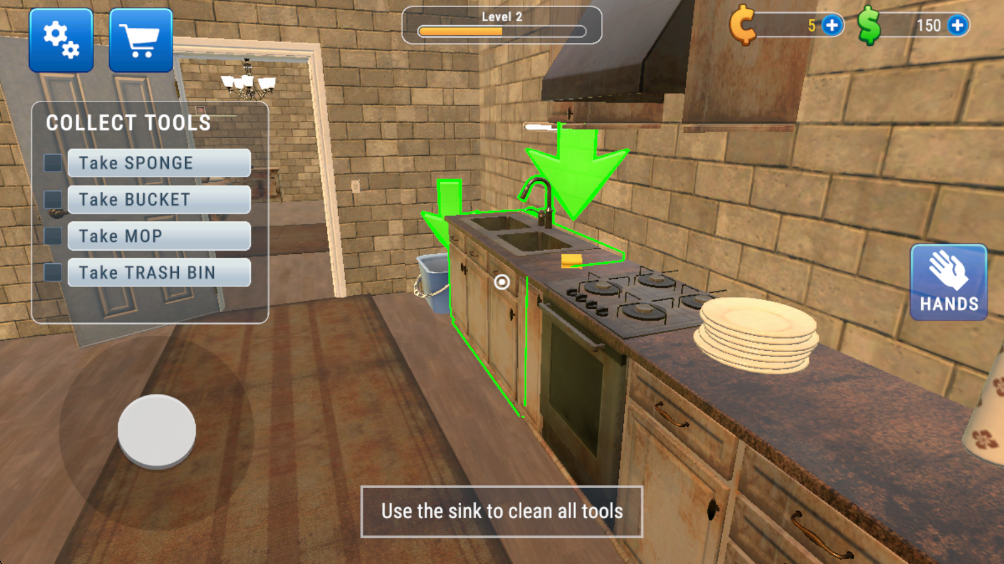
Task: Tick the TRASH BIN checkbox
Action: tap(53, 272)
